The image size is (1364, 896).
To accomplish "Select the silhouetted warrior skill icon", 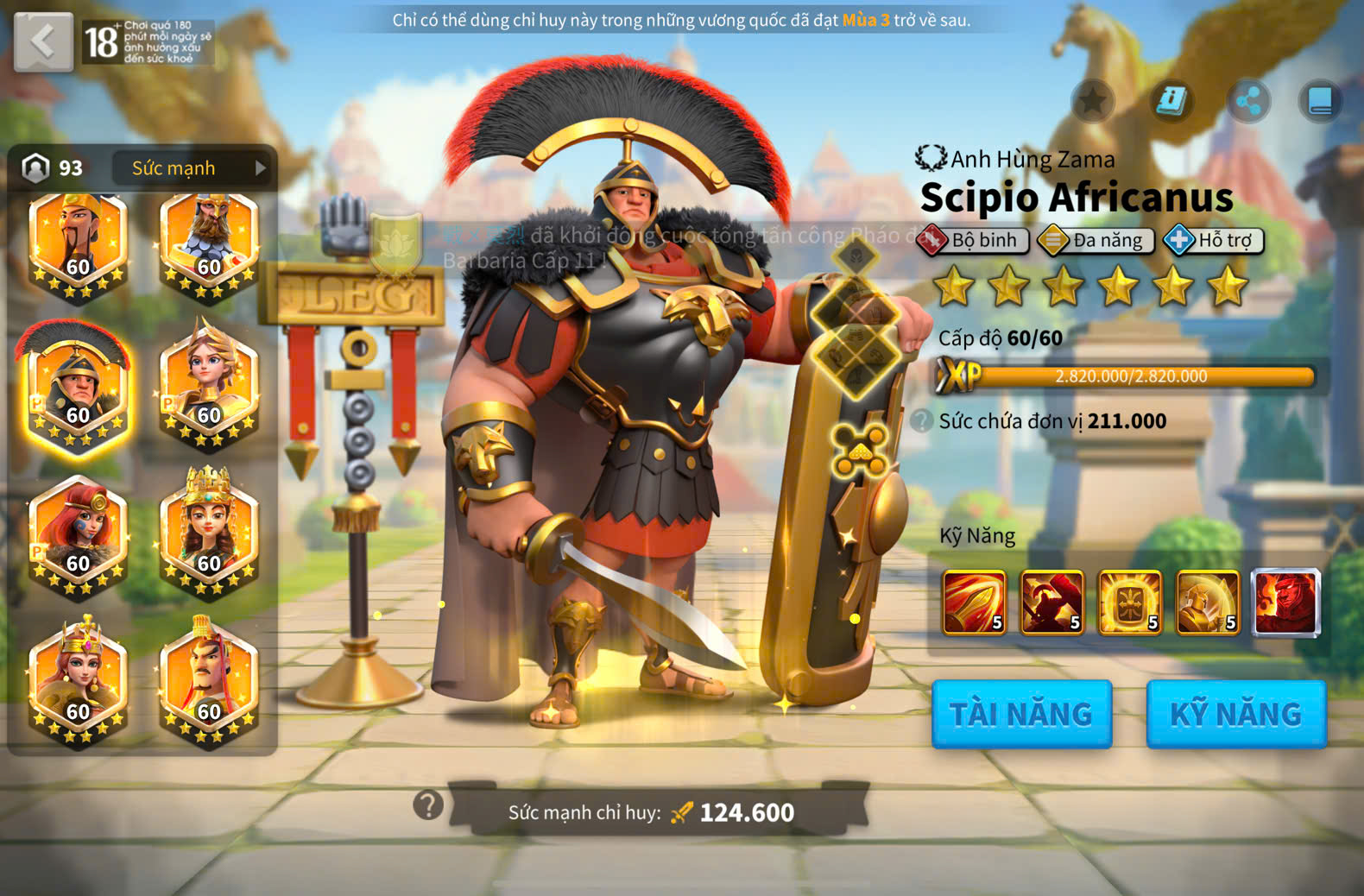I will click(1051, 602).
